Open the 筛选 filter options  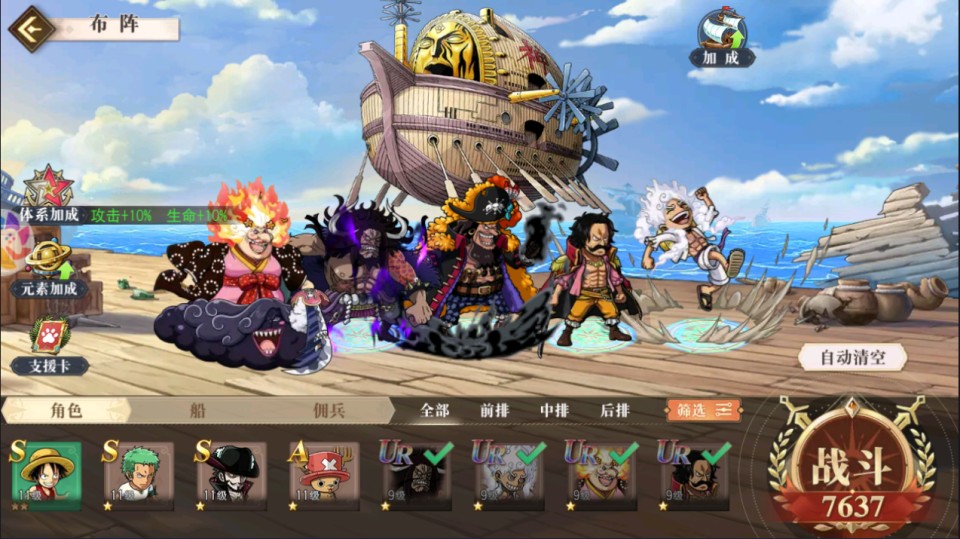tap(704, 410)
